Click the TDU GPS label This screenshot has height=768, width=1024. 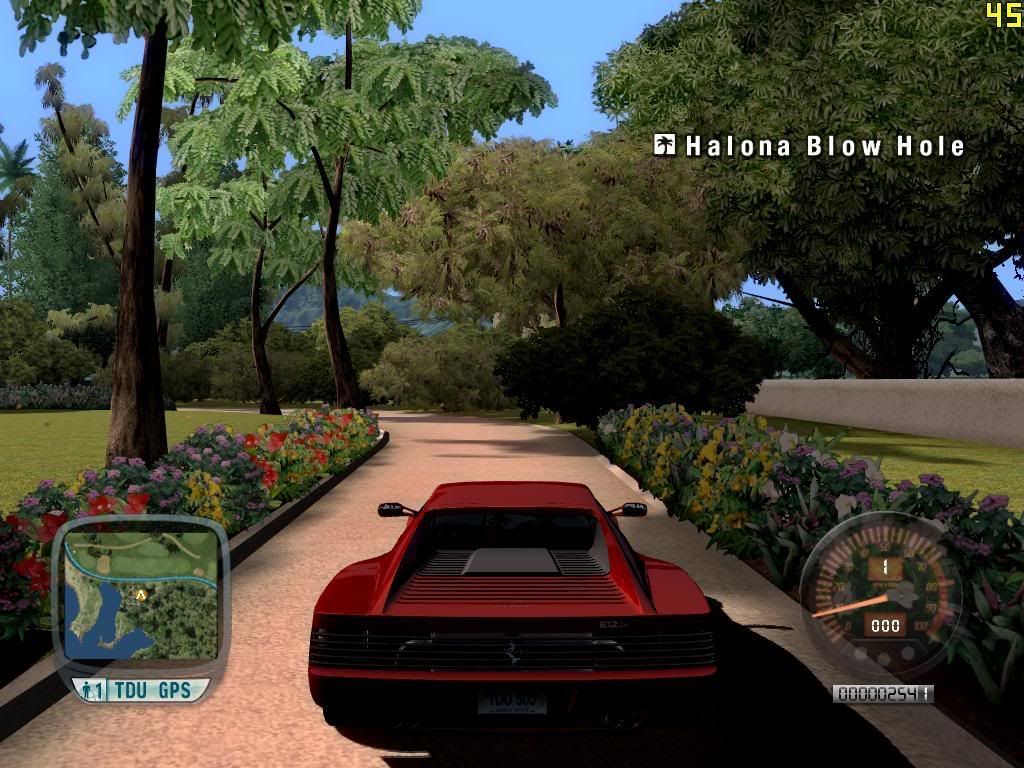(x=152, y=690)
